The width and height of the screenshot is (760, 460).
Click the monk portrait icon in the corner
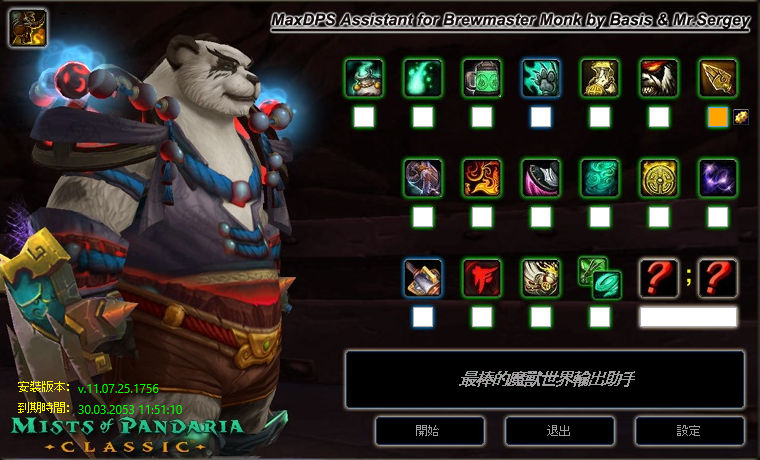pyautogui.click(x=23, y=25)
